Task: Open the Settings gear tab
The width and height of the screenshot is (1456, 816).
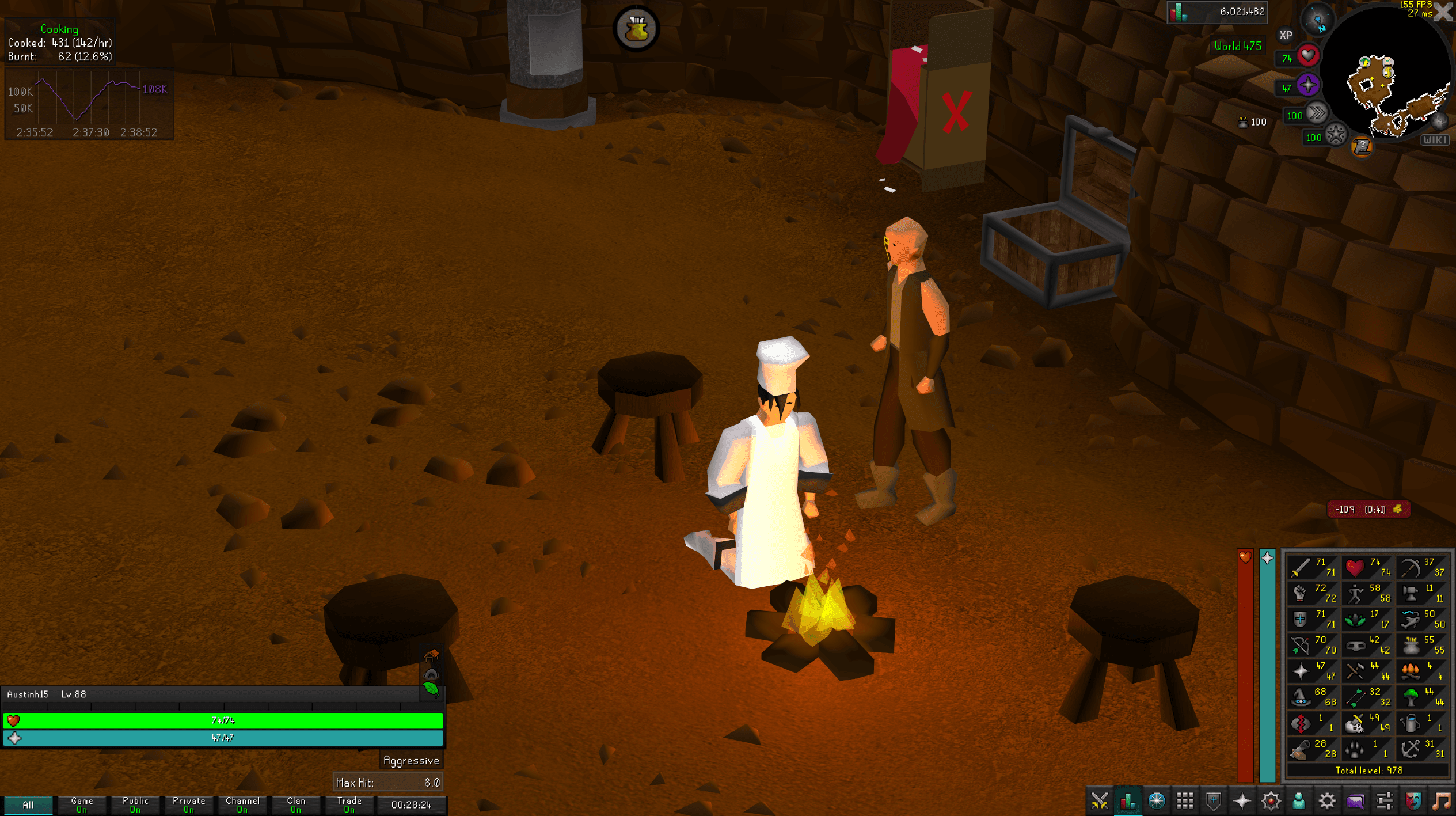Action: pos(1326,802)
